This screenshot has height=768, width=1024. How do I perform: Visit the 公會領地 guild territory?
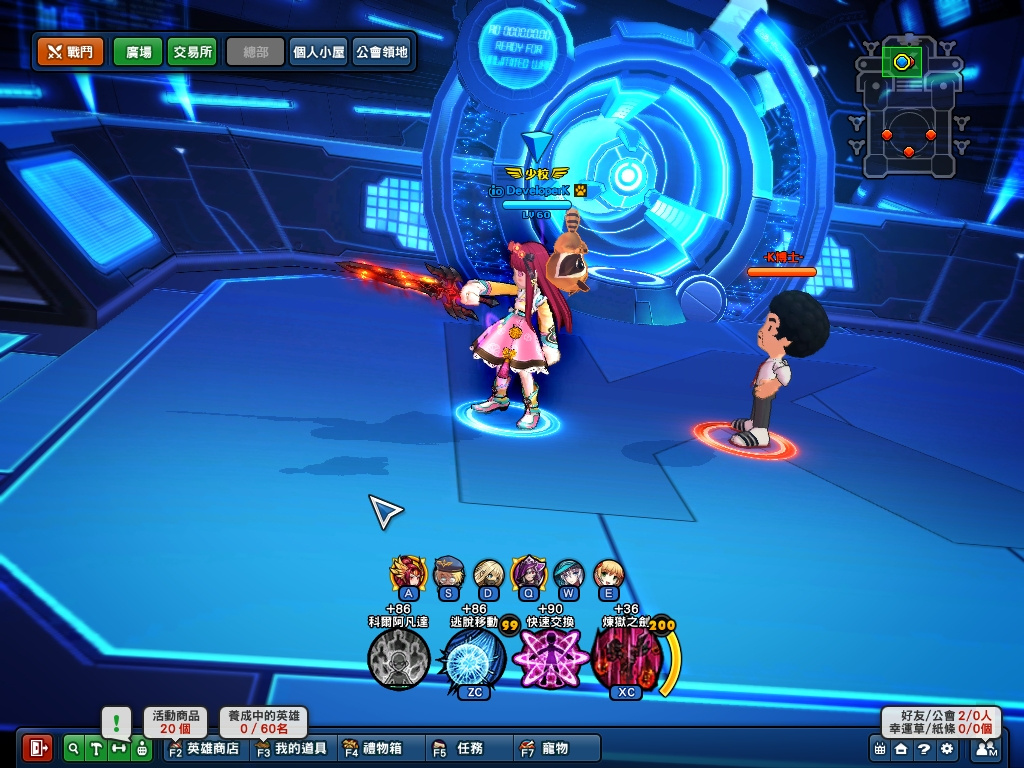pos(381,52)
